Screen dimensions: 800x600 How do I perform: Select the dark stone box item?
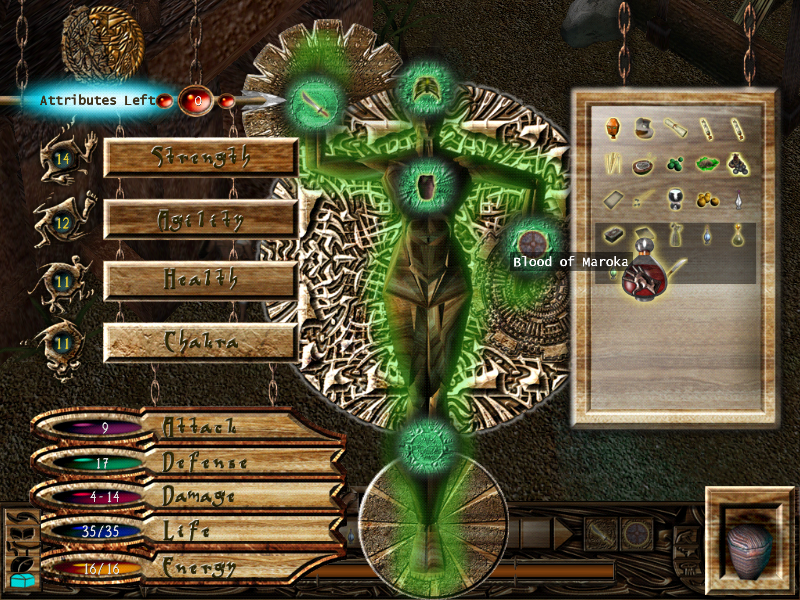click(x=612, y=234)
